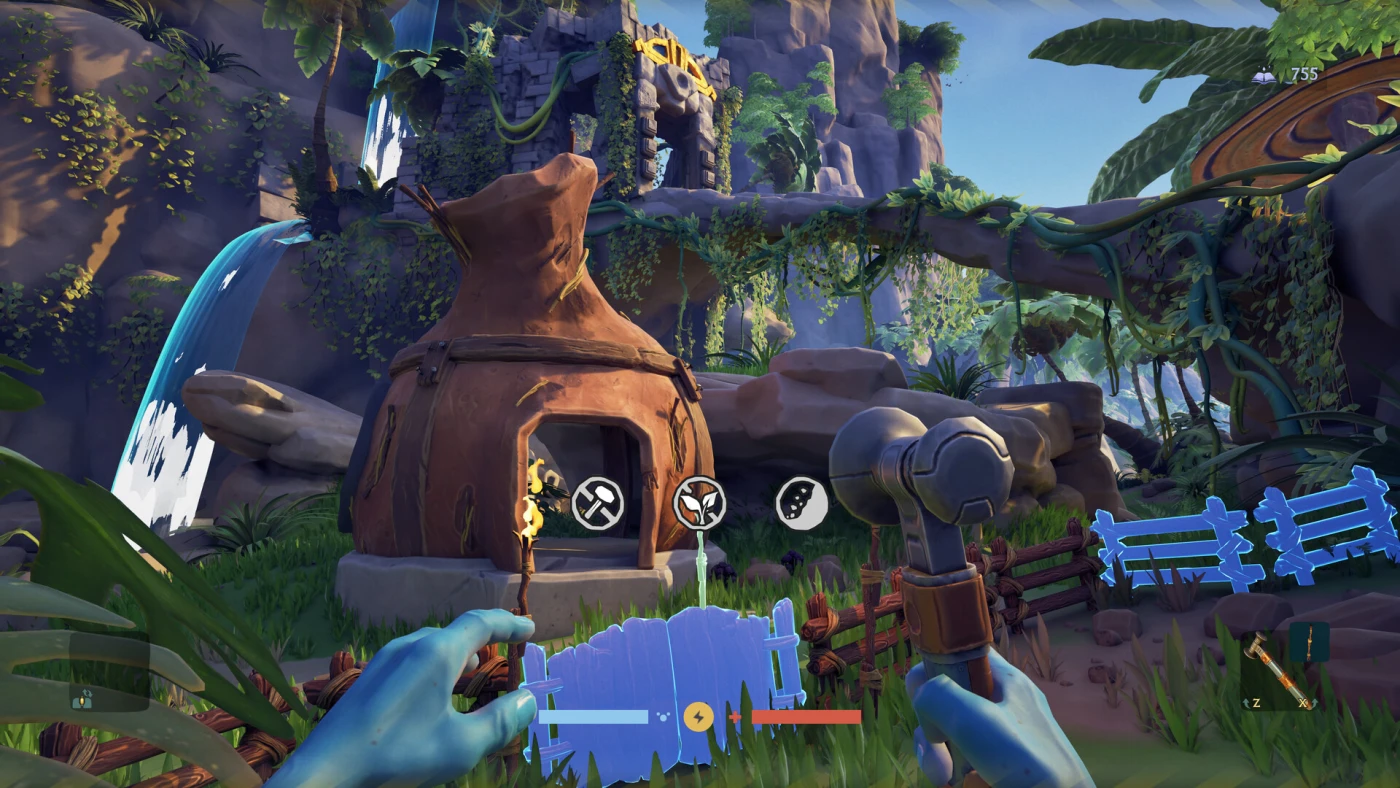The image size is (1400, 788).
Task: Open the journal book icon beside 755
Action: tap(1263, 75)
